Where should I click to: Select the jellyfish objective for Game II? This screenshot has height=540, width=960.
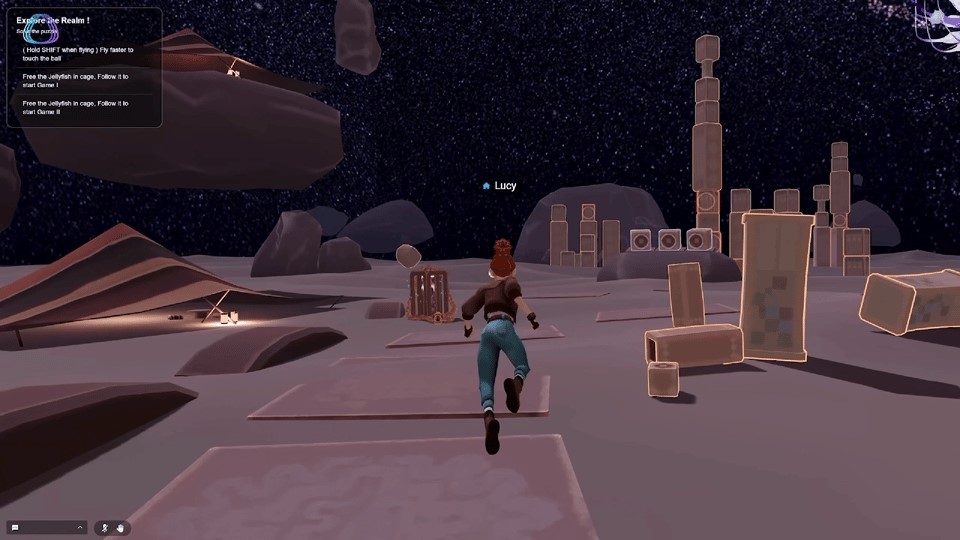click(x=76, y=107)
